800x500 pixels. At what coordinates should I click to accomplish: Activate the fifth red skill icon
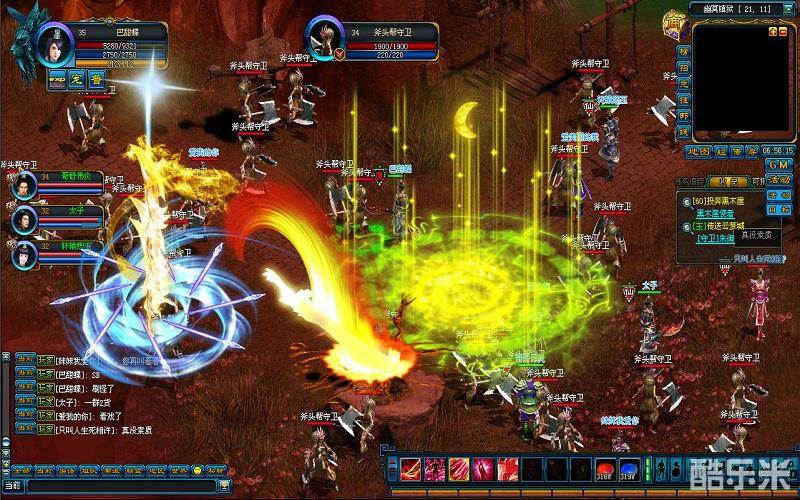coord(507,468)
